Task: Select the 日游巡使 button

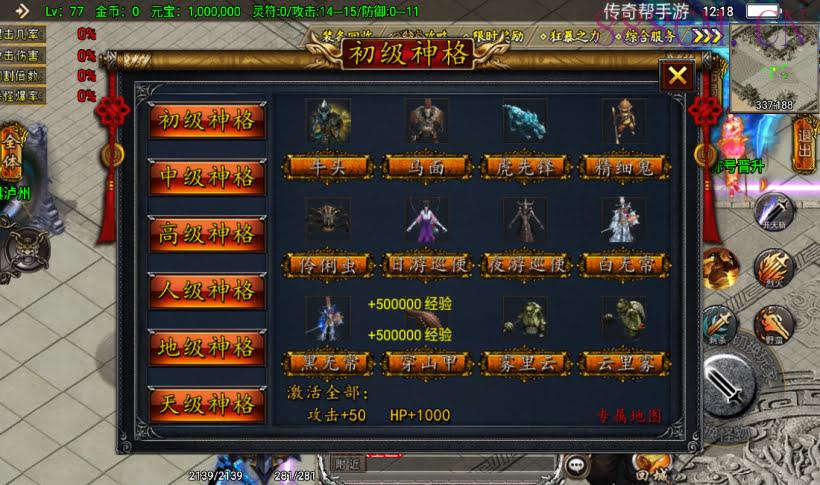Action: pyautogui.click(x=426, y=265)
